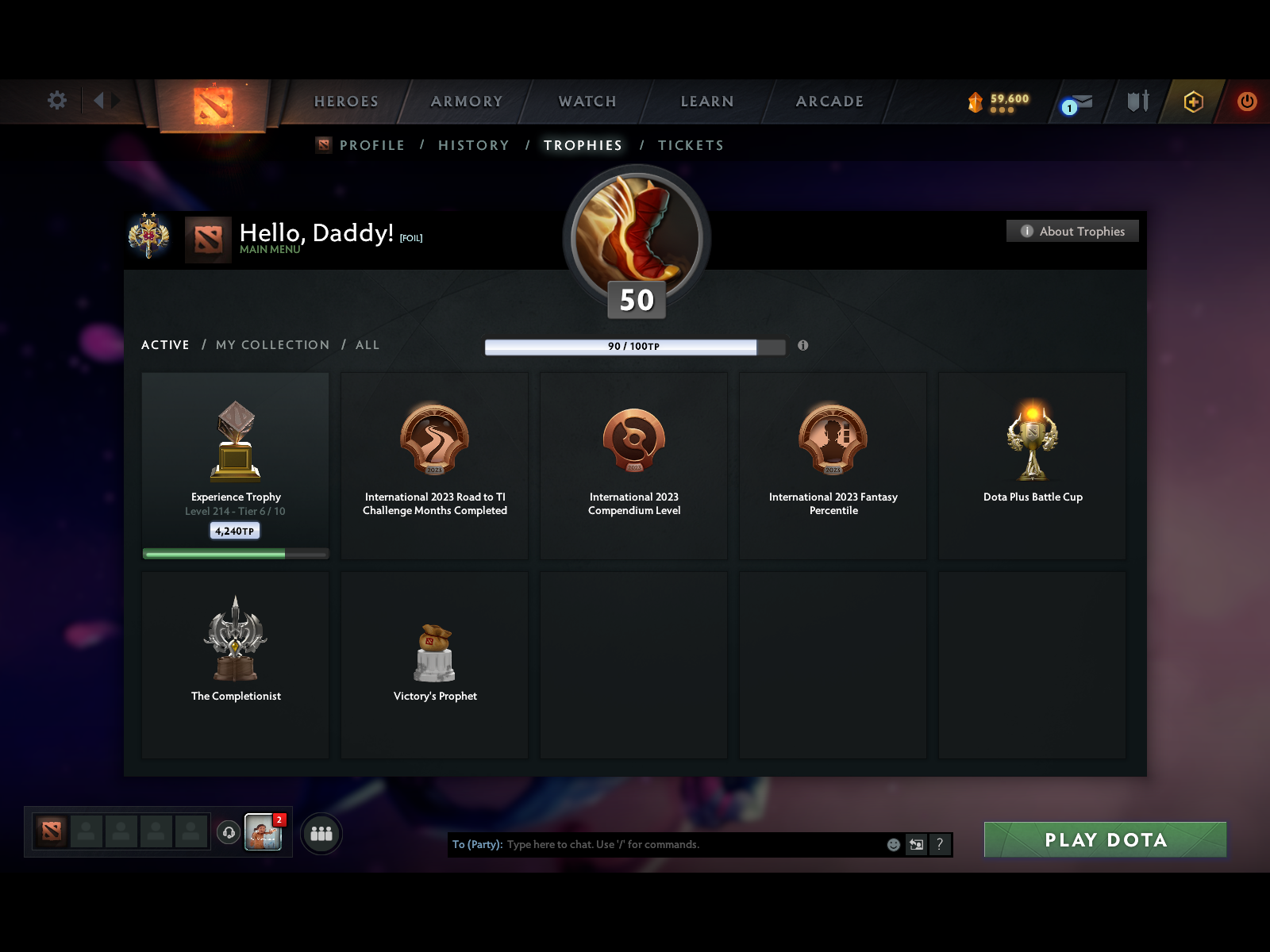The image size is (1270, 952).
Task: Expand About Trophies info
Action: (x=1072, y=231)
